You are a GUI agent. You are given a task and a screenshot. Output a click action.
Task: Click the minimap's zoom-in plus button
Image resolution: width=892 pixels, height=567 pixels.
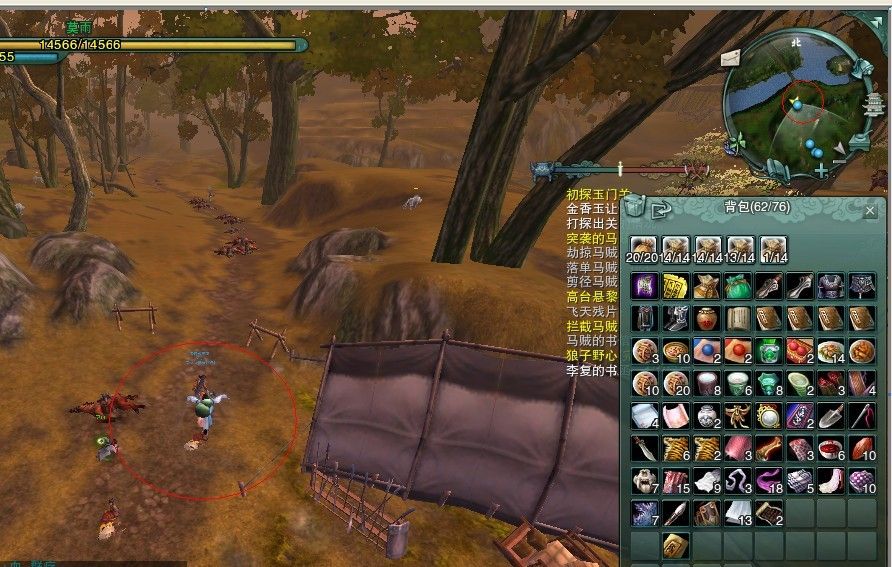(821, 170)
